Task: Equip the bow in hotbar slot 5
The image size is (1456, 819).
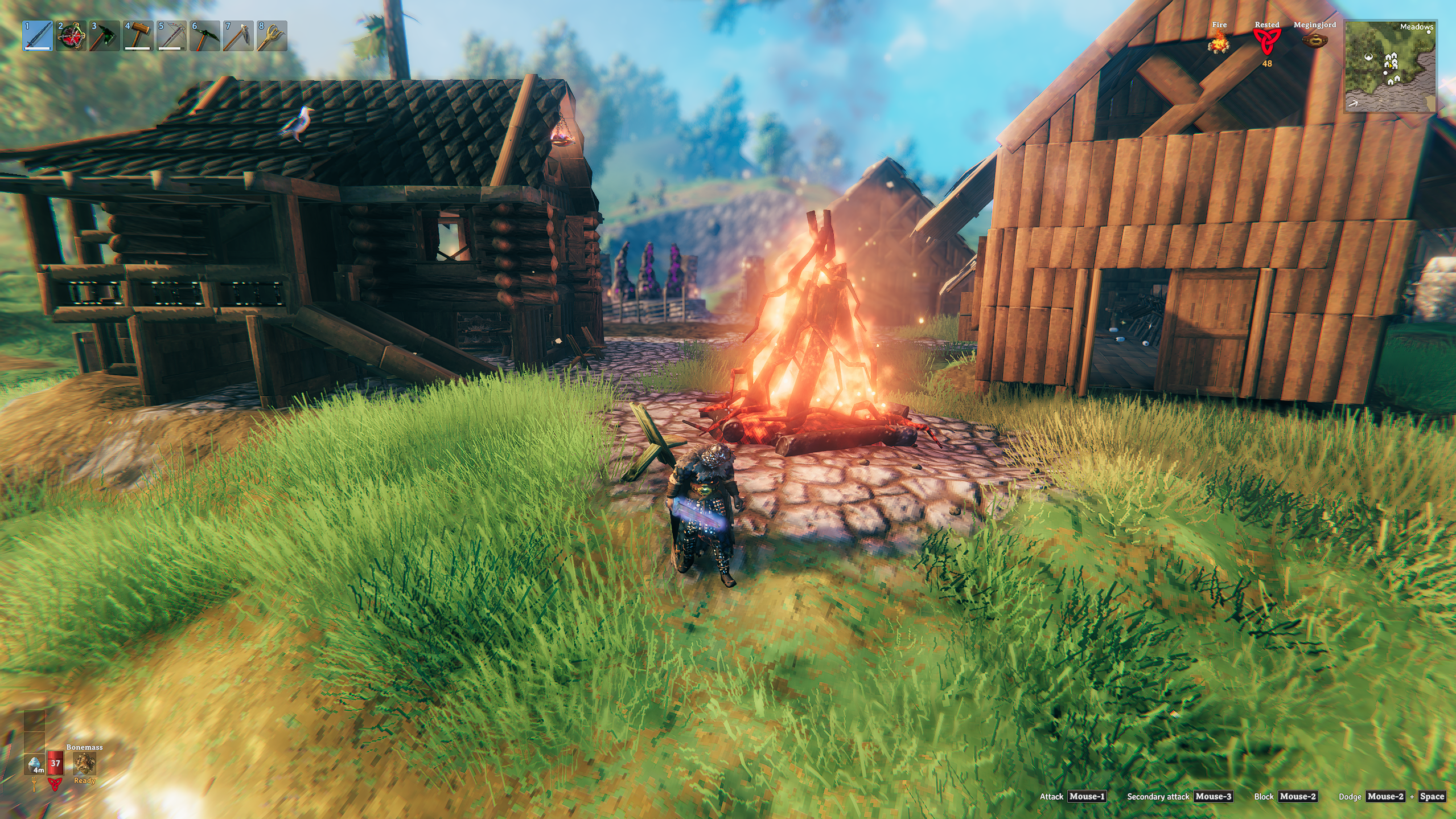Action: point(172,36)
